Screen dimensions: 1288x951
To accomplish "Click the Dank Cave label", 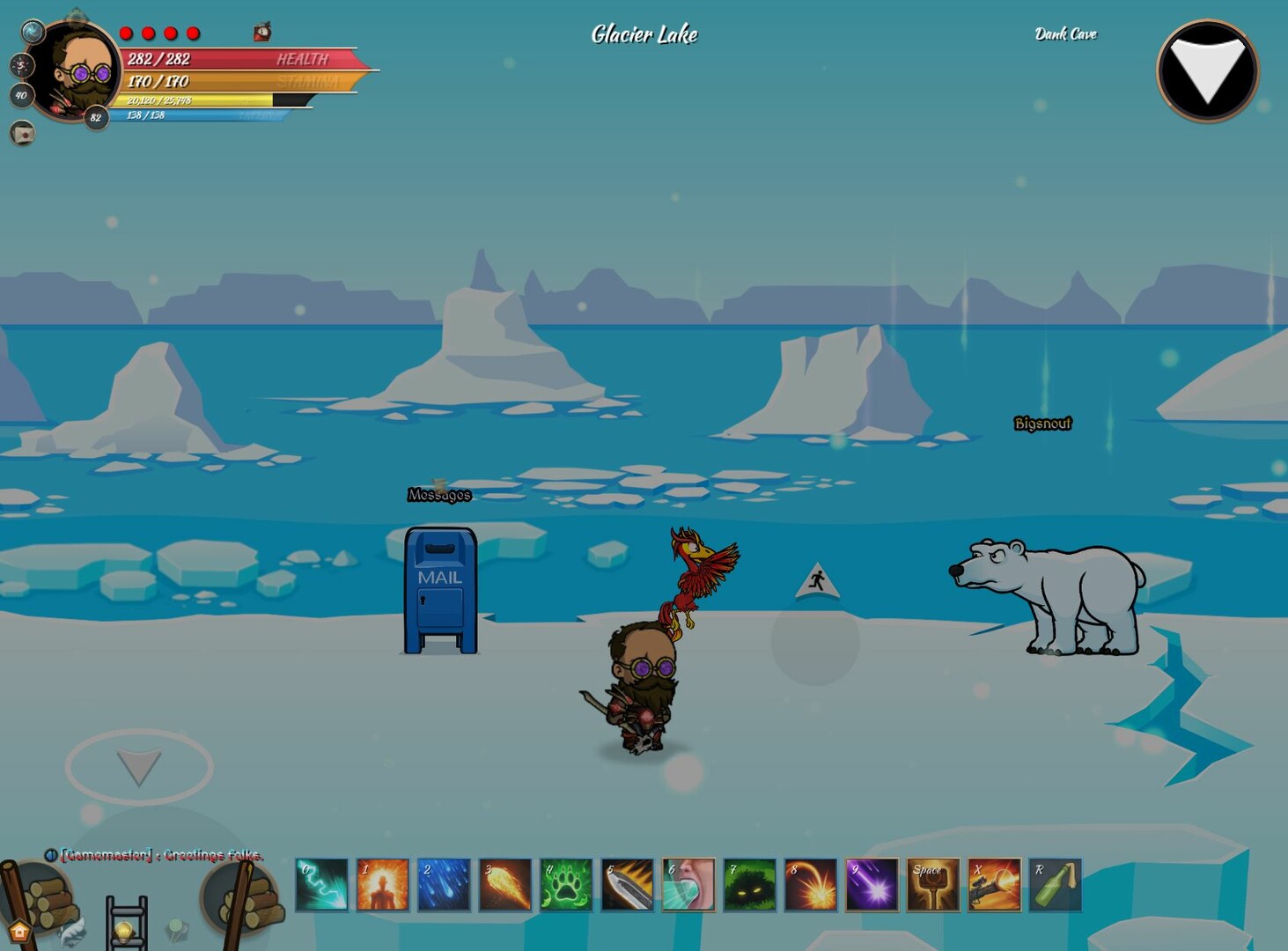I will [x=1066, y=33].
